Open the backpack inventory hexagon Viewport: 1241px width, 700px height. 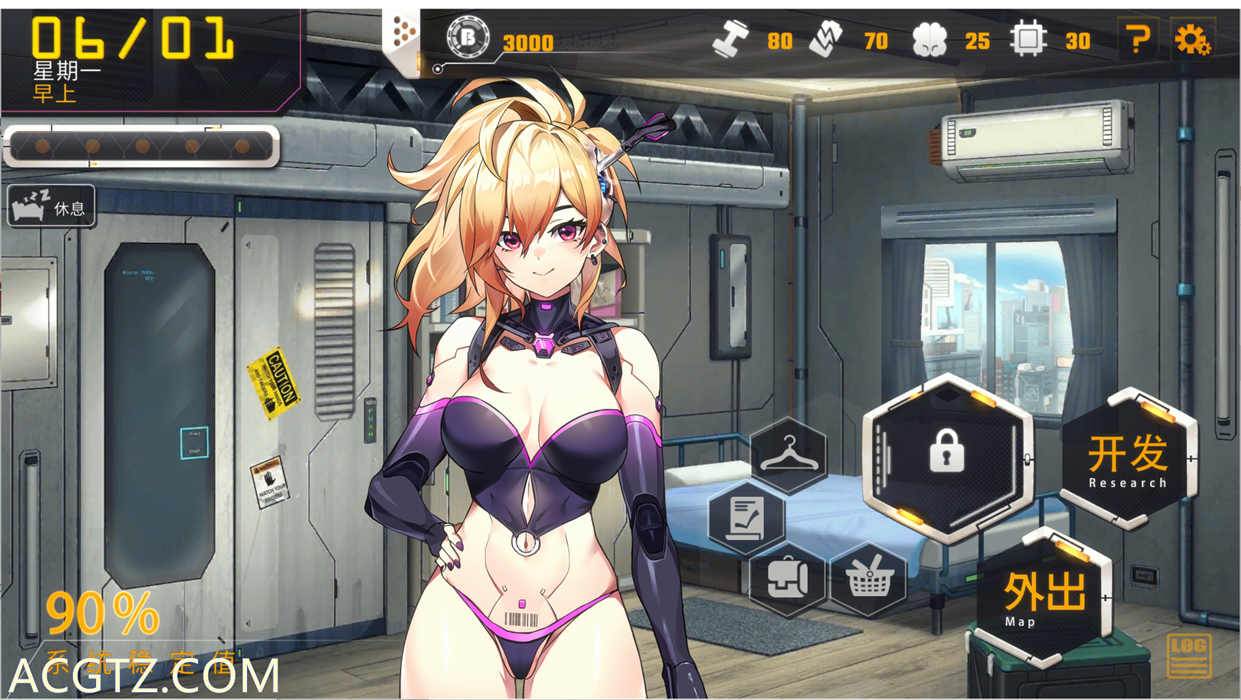(787, 579)
